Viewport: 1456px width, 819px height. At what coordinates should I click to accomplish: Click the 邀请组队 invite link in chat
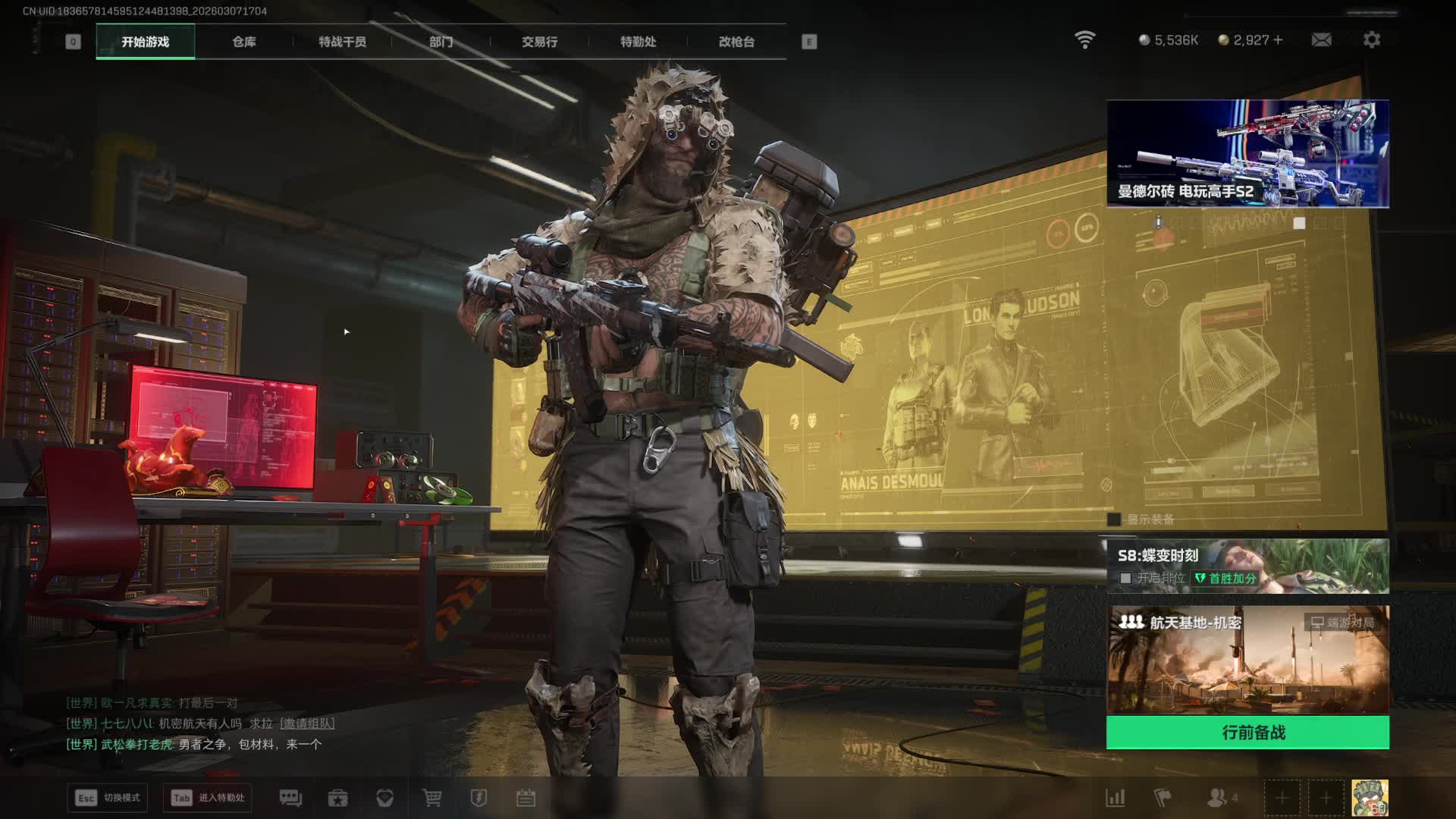click(x=307, y=723)
